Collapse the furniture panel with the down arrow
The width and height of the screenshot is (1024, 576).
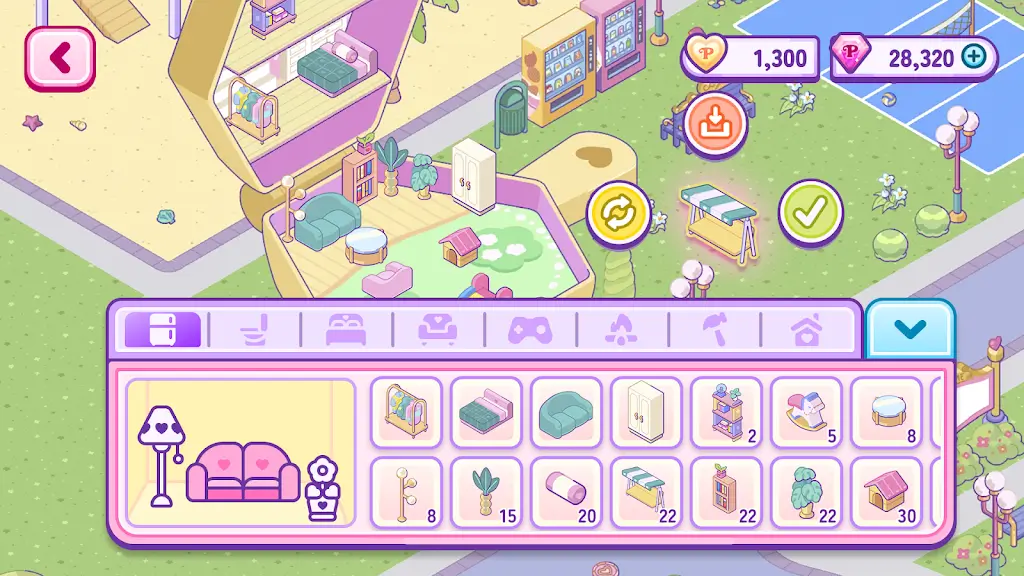pos(910,329)
